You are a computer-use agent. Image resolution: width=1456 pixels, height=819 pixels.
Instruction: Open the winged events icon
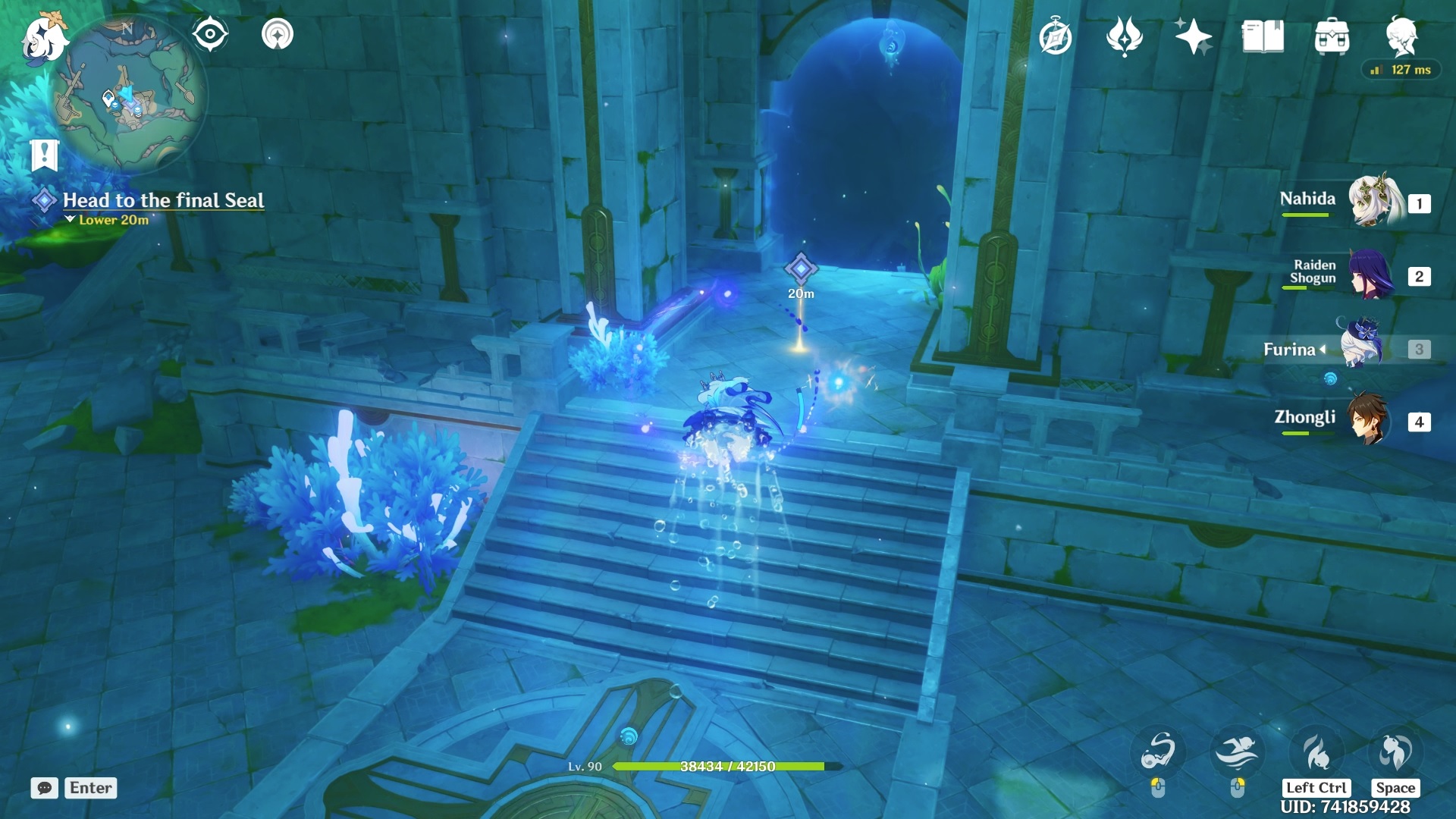coord(1125,37)
